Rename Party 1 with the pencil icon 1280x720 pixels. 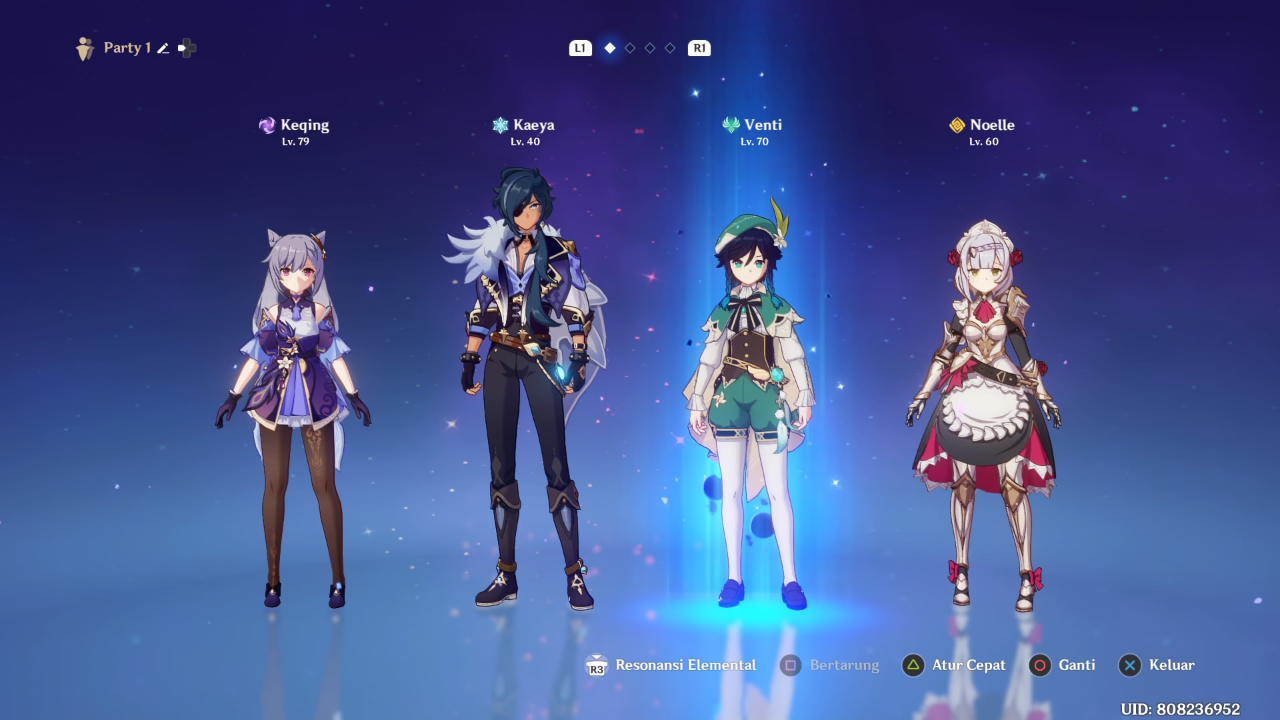pos(163,48)
